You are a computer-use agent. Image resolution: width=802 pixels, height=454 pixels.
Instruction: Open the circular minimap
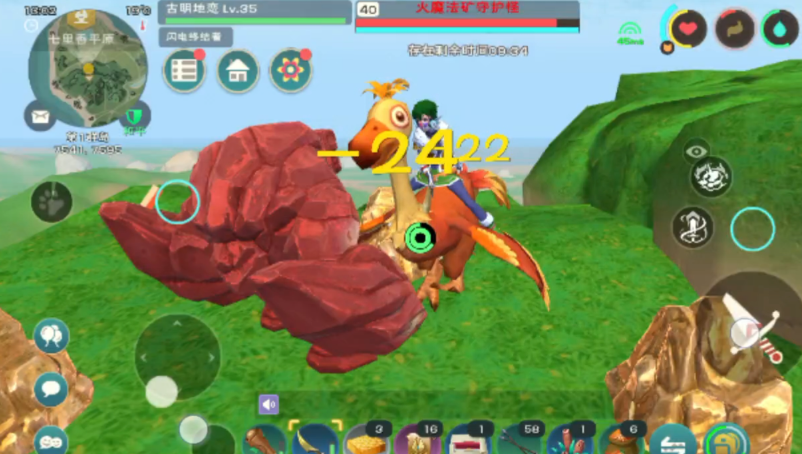(x=88, y=68)
